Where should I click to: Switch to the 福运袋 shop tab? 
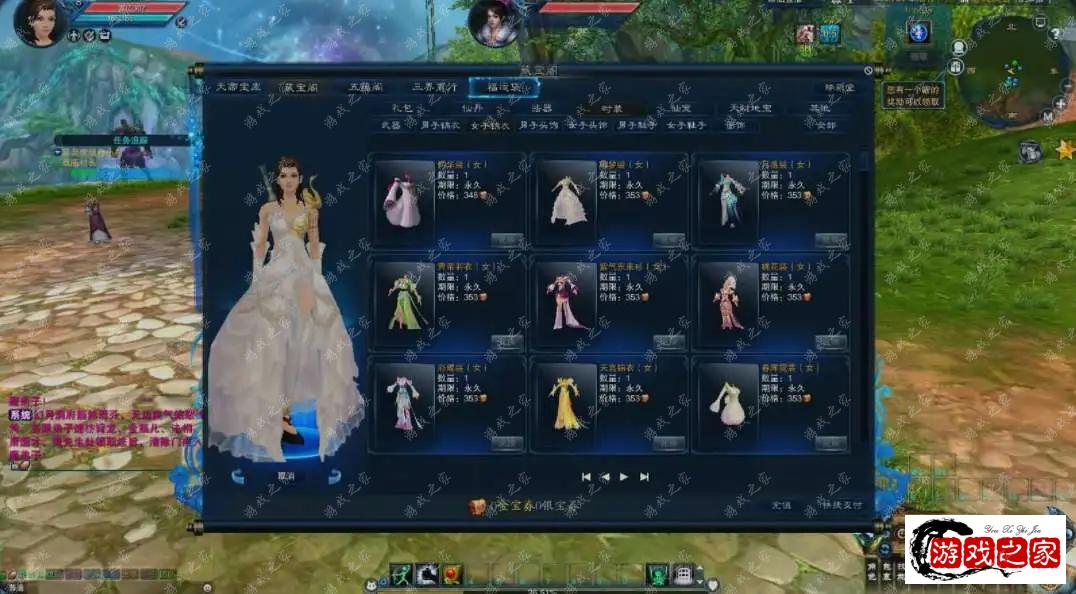pyautogui.click(x=503, y=88)
